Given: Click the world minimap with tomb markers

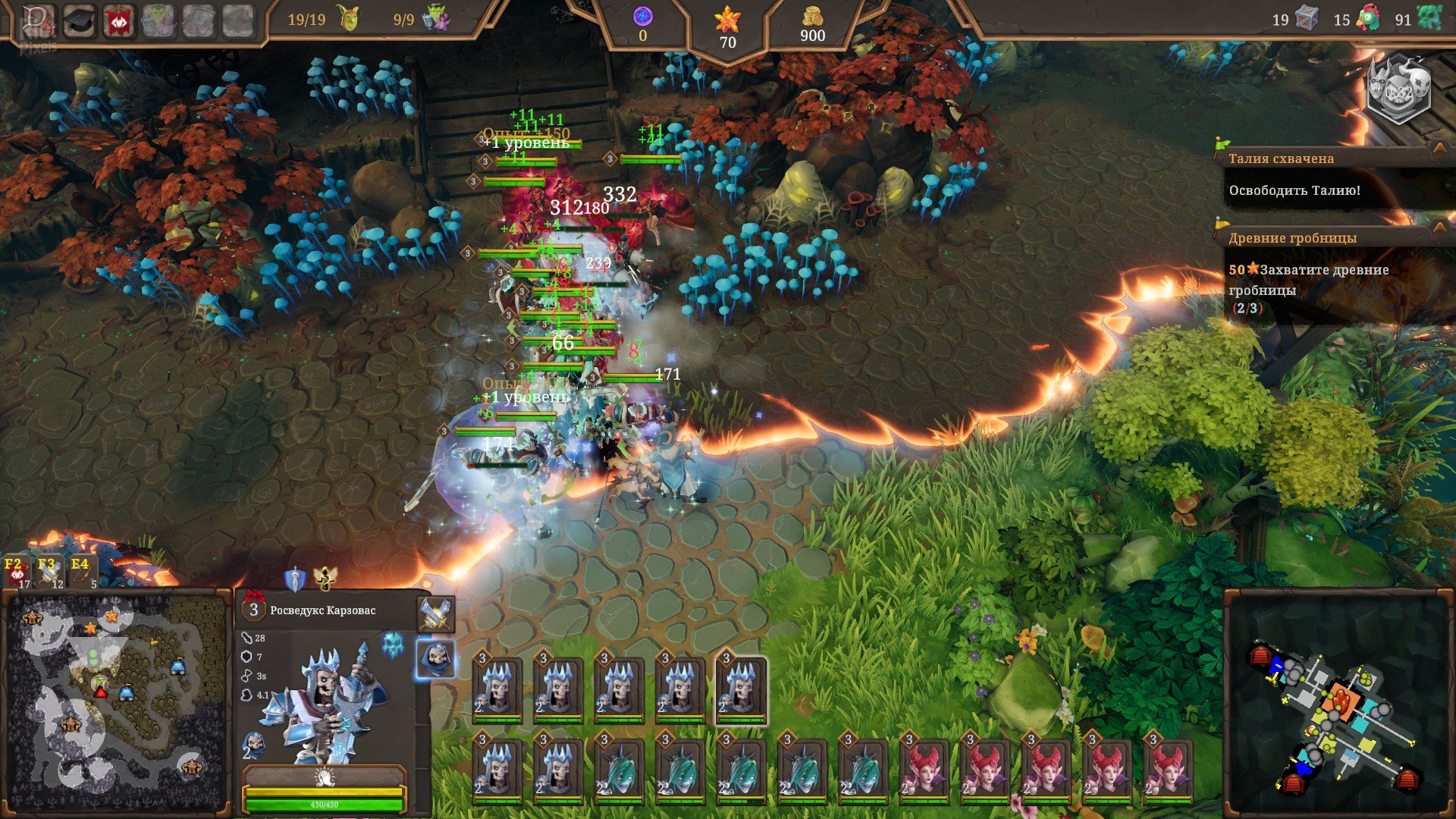Looking at the screenshot, I should click(114, 701).
